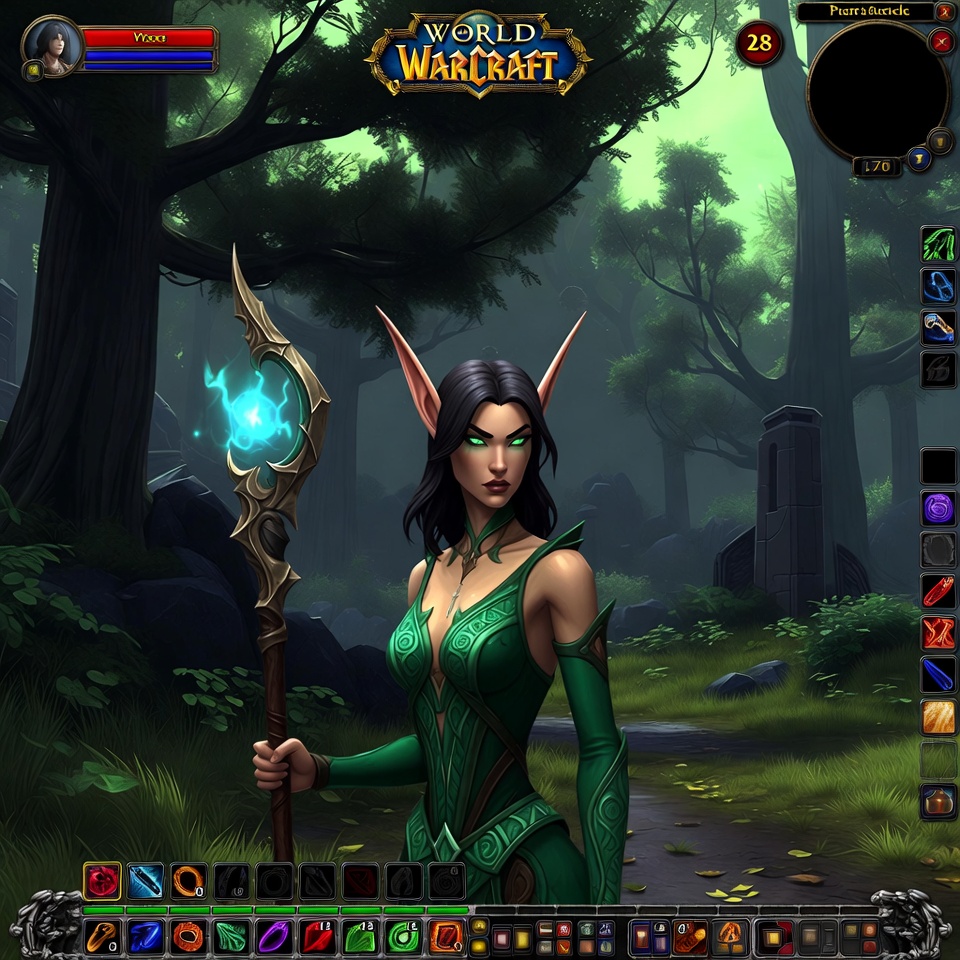Use the brown potion flask
Viewport: 960px width, 960px height.
[938, 801]
